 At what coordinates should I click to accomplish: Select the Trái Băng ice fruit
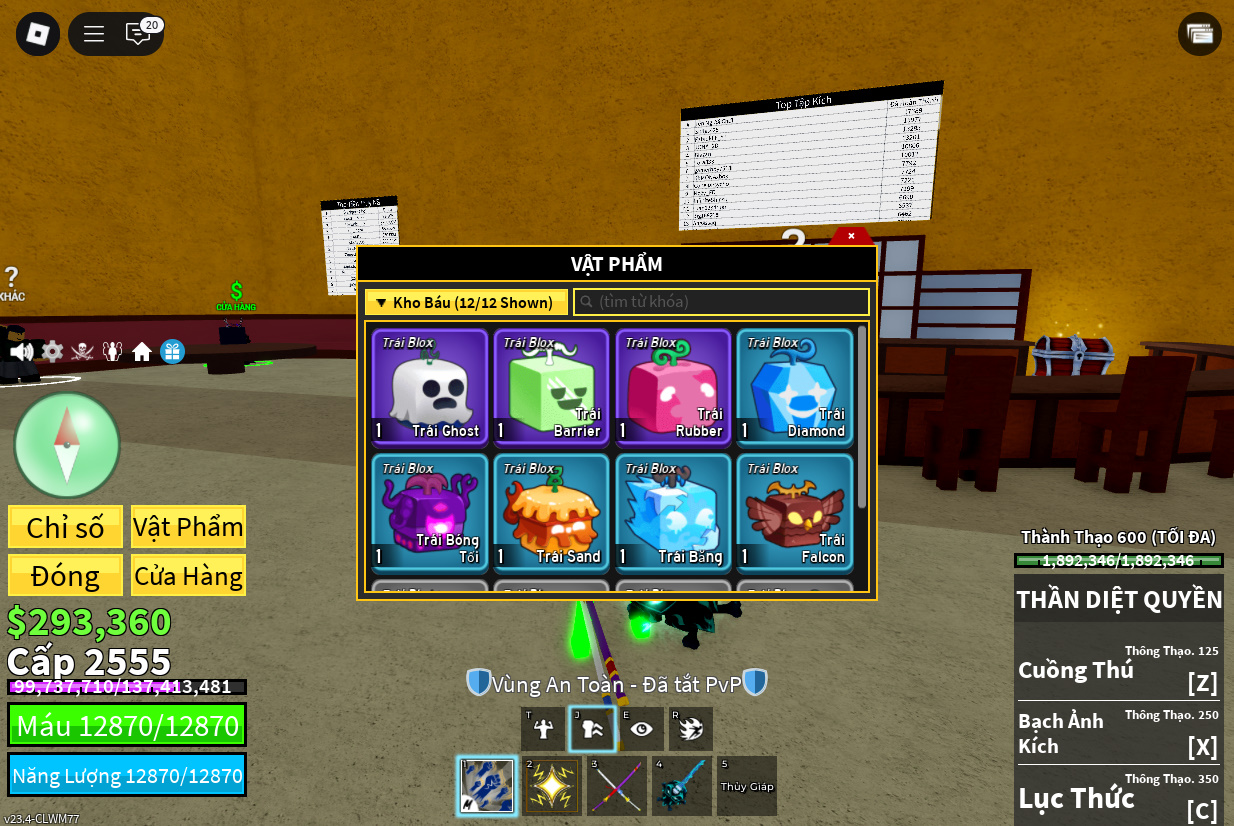pos(674,512)
